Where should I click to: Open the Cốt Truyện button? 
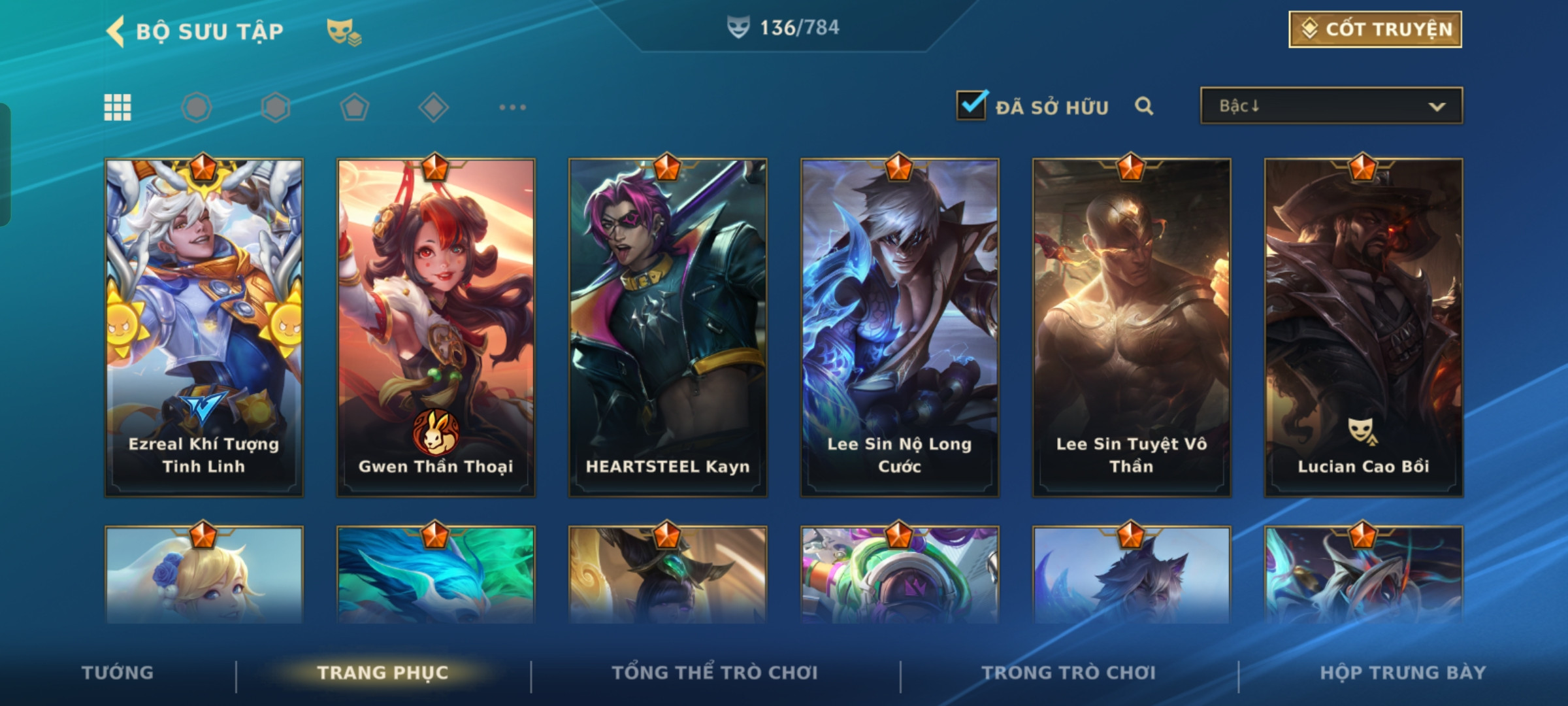click(1375, 29)
